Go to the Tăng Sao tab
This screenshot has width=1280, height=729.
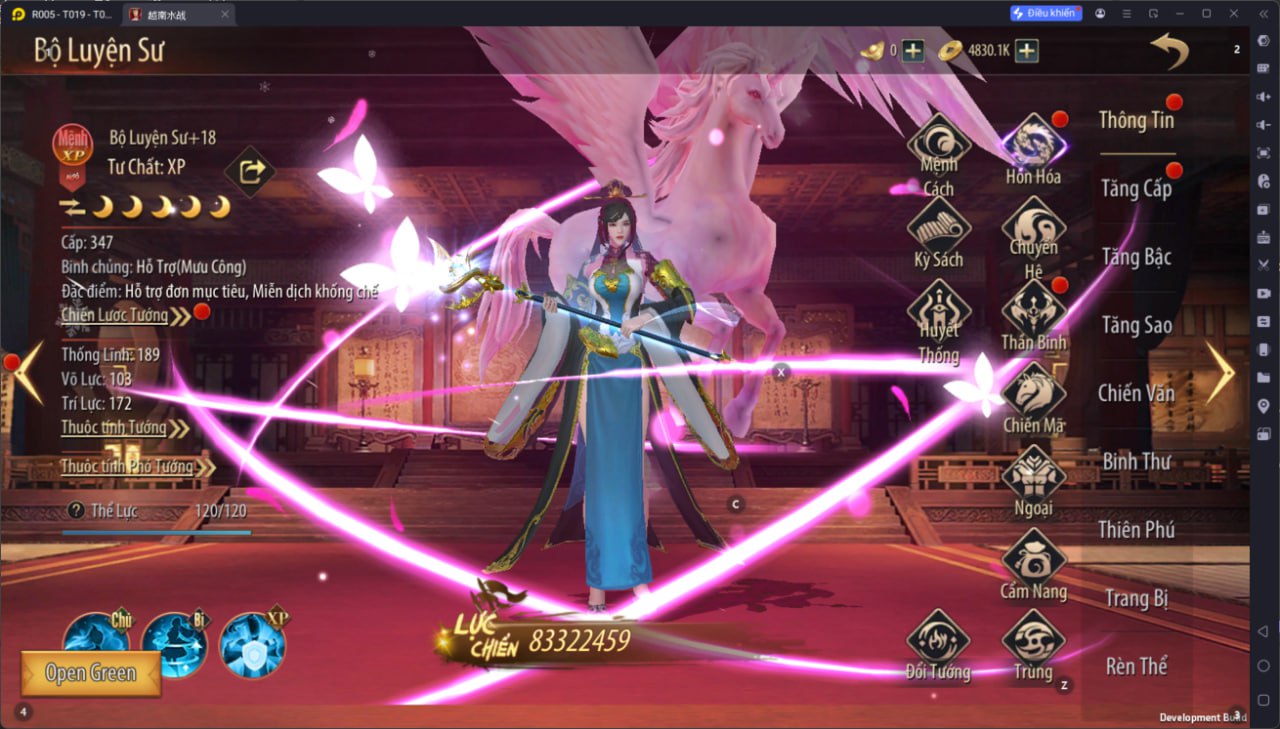tap(1136, 325)
